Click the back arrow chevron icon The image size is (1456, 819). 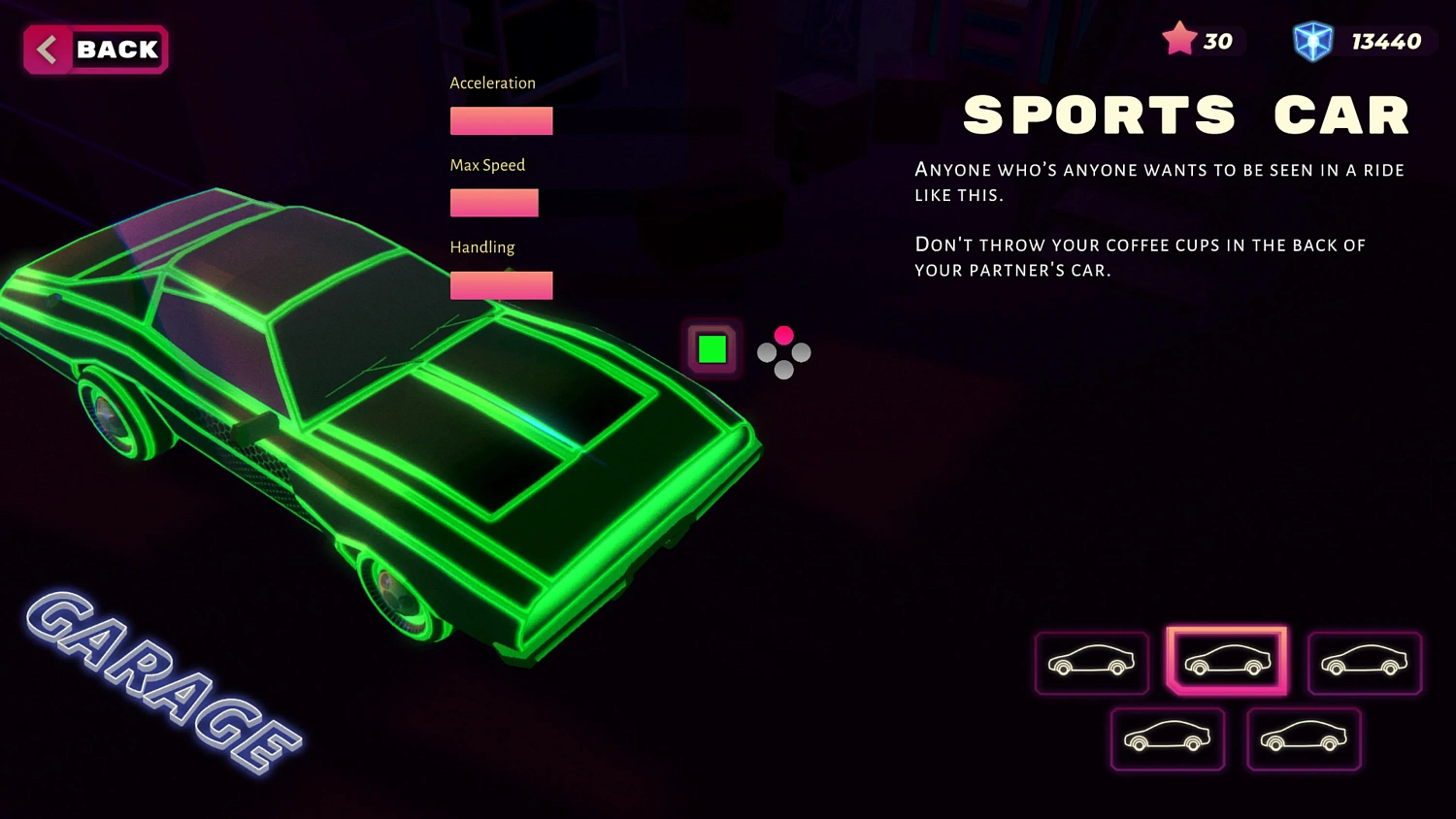[x=45, y=49]
